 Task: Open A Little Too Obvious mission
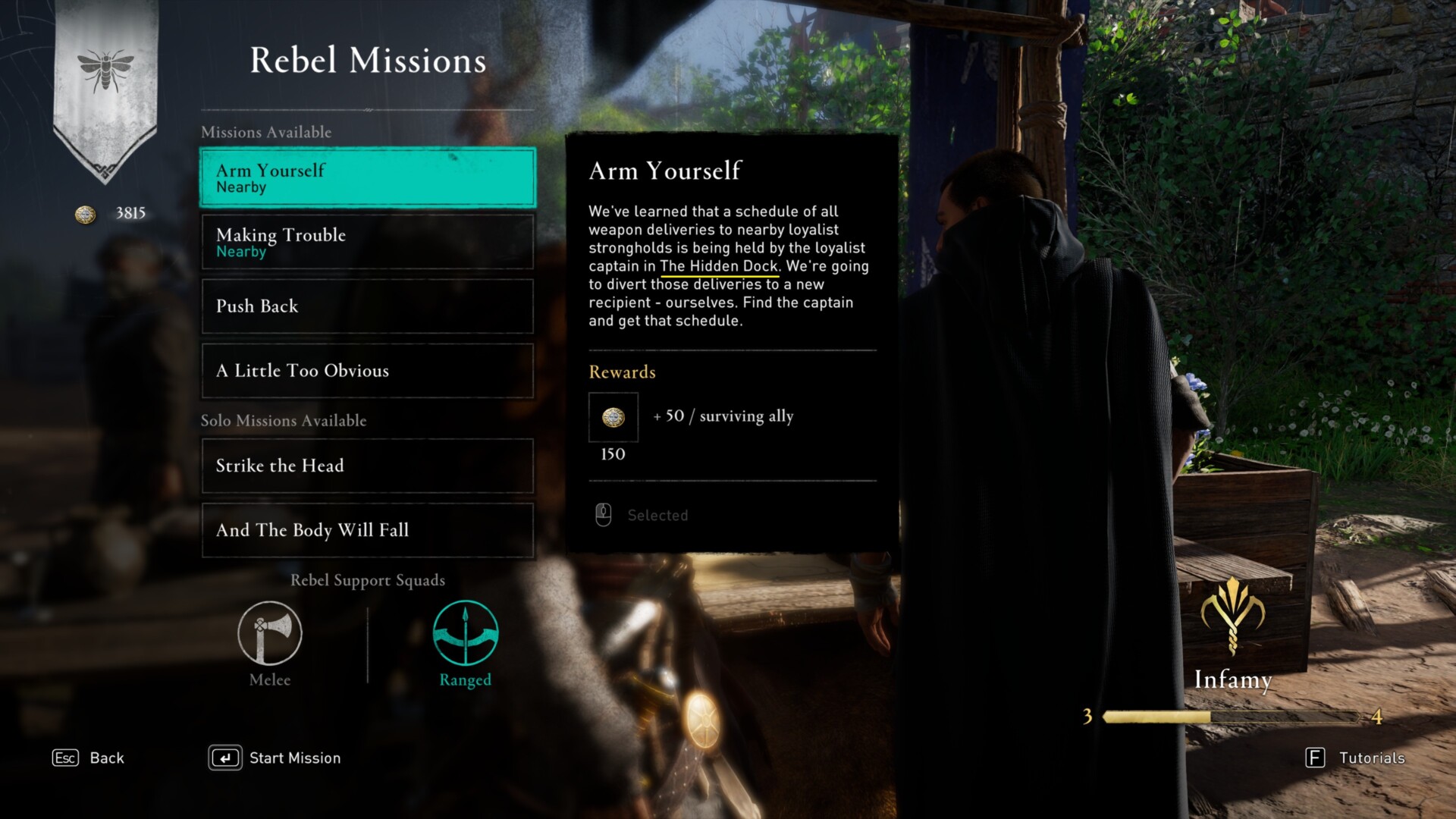pyautogui.click(x=367, y=371)
